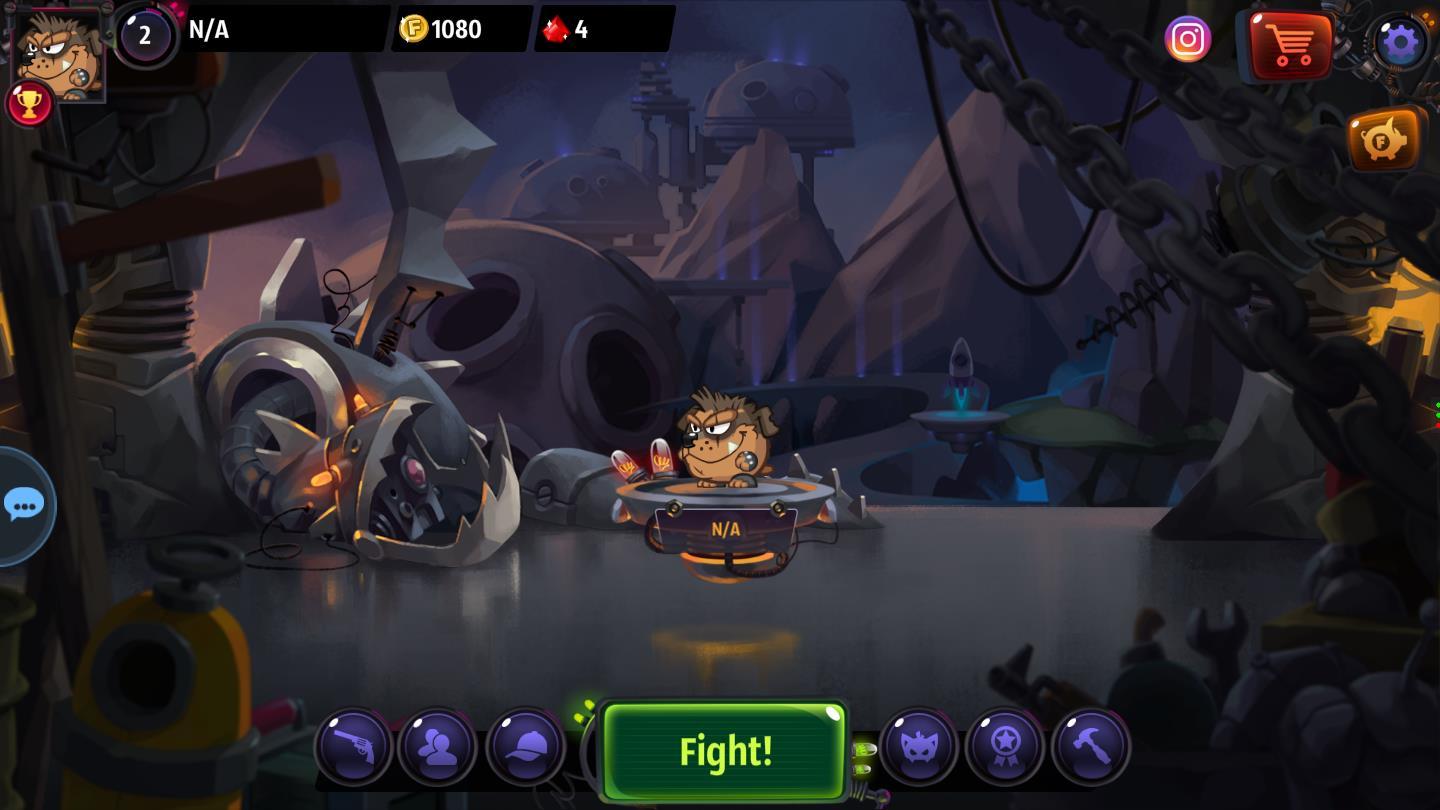Image resolution: width=1440 pixels, height=810 pixels.
Task: Open the chat bubble panel
Action: 24,505
